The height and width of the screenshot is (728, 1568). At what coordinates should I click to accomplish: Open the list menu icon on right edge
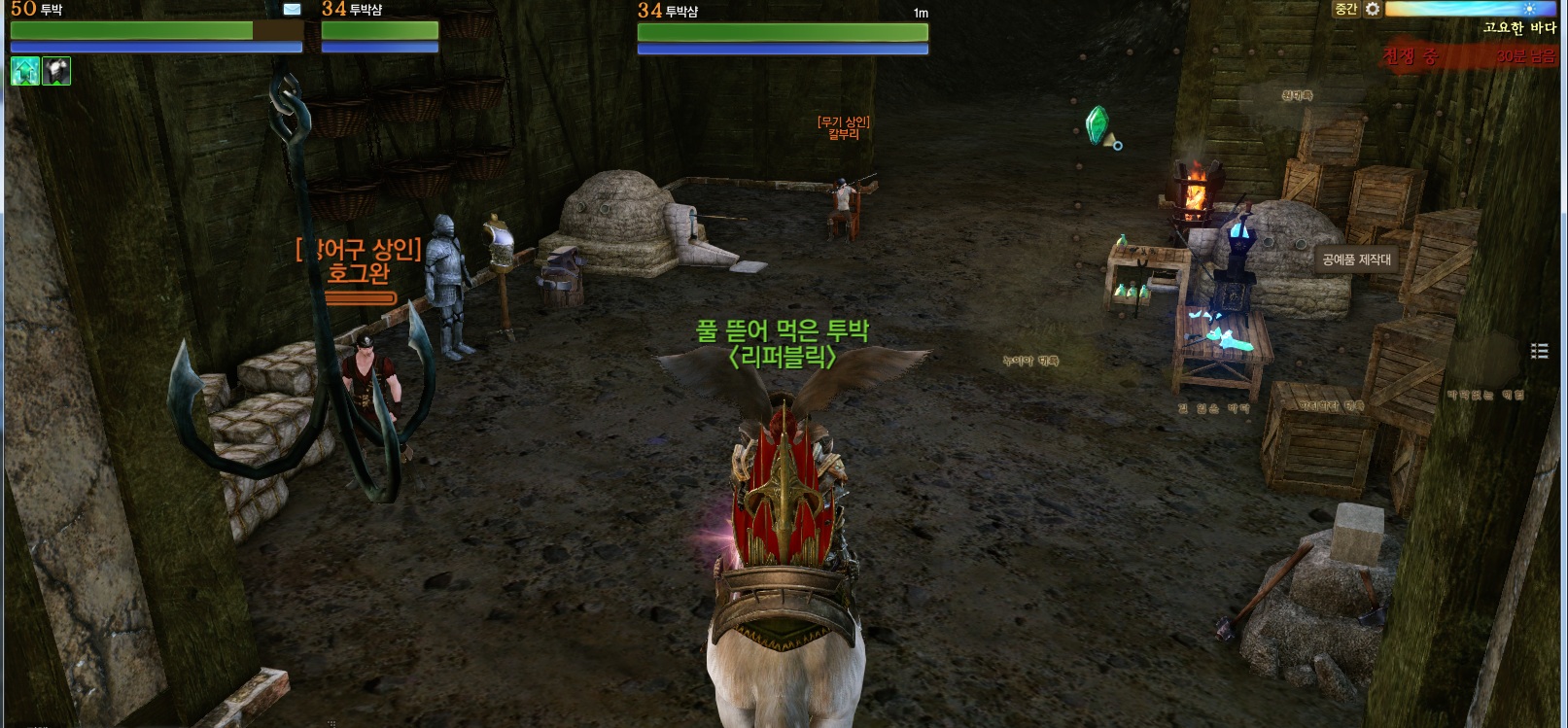pos(1540,351)
